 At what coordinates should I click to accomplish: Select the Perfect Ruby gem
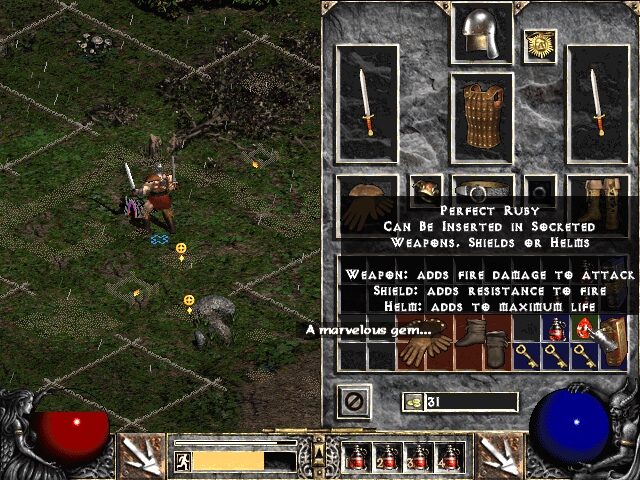pyautogui.click(x=584, y=328)
